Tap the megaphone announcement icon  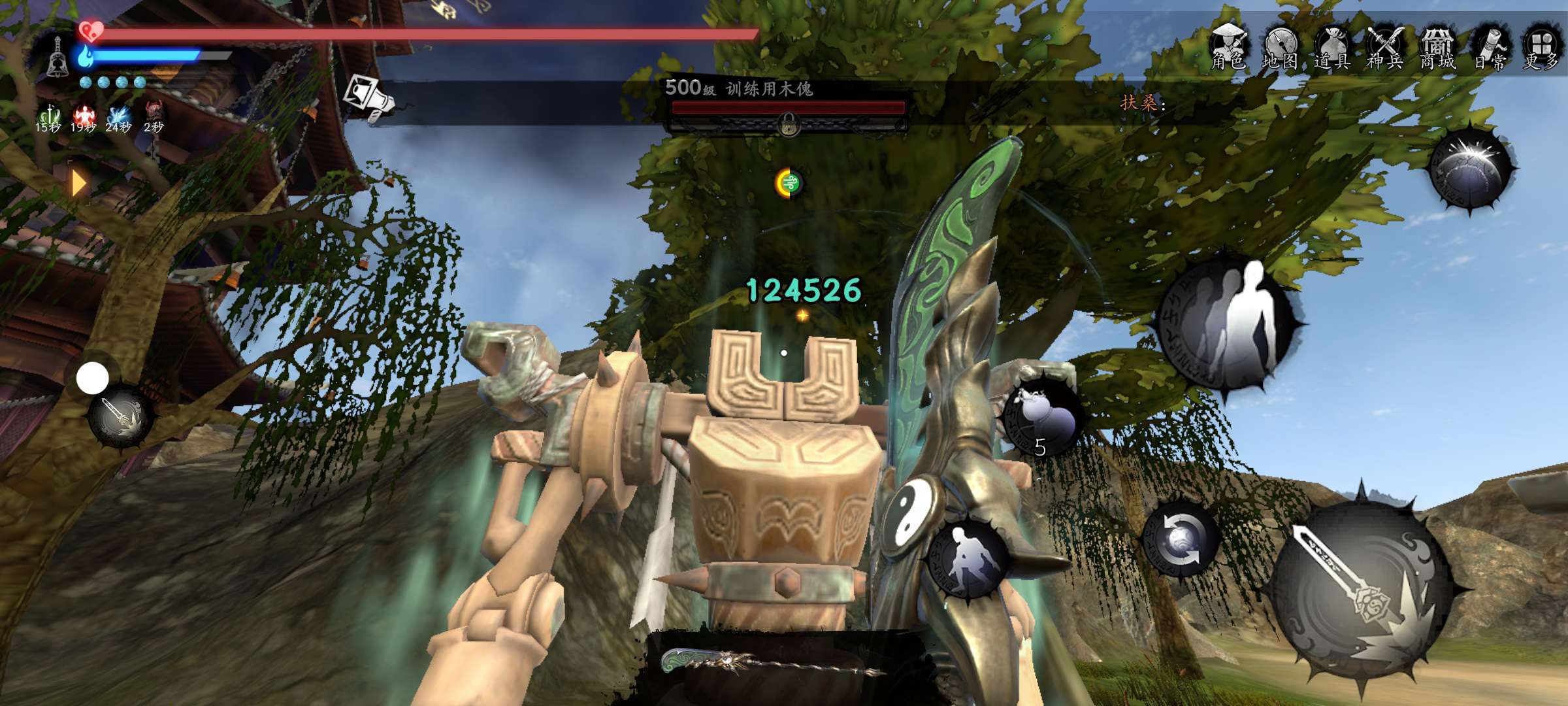[x=370, y=98]
